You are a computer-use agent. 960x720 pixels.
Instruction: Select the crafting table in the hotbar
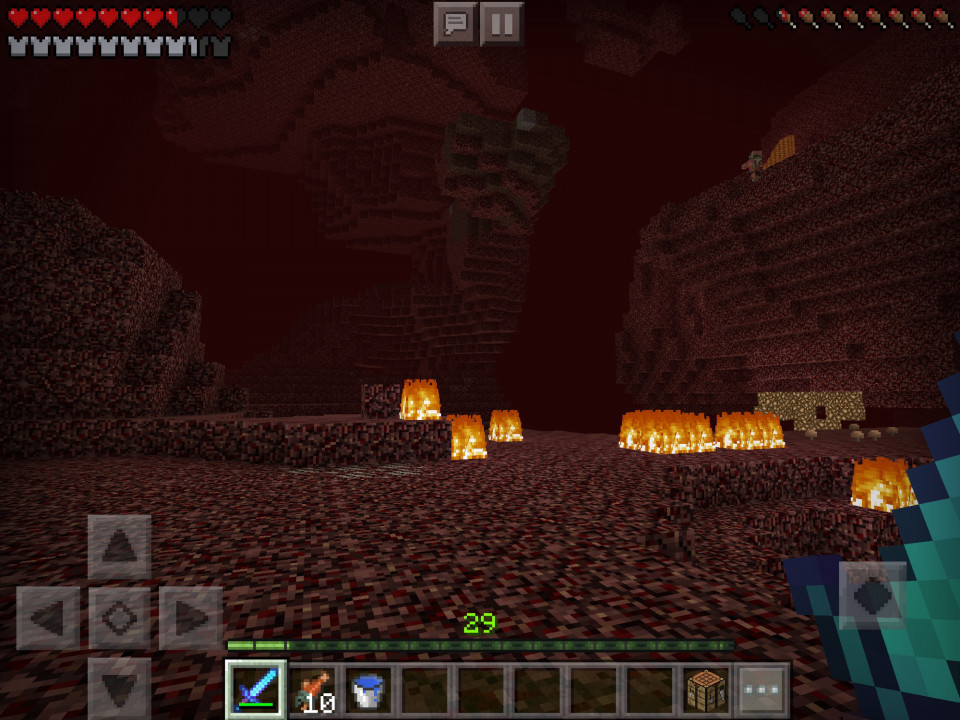(x=706, y=690)
